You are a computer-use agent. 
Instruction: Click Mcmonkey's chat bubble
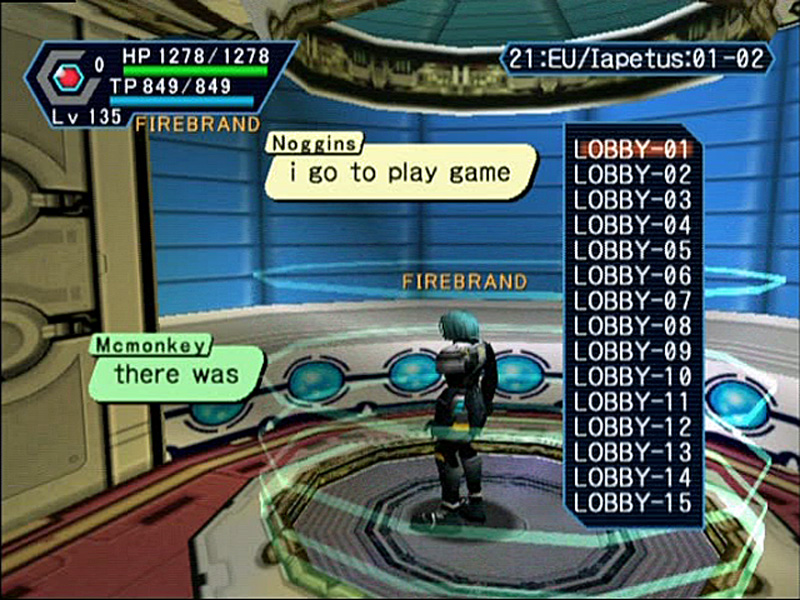click(177, 375)
